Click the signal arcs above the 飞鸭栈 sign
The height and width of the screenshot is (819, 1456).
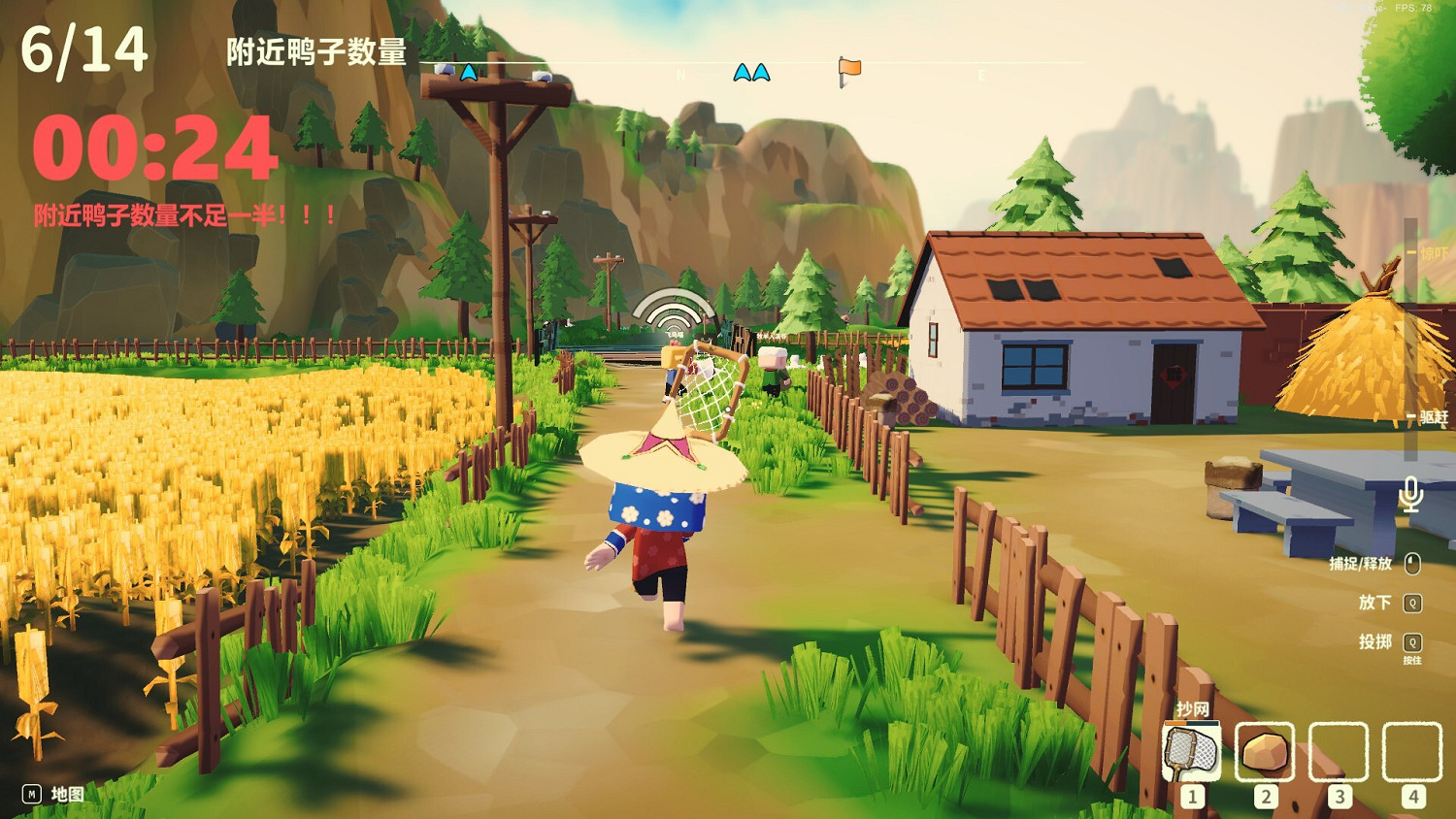[x=670, y=309]
